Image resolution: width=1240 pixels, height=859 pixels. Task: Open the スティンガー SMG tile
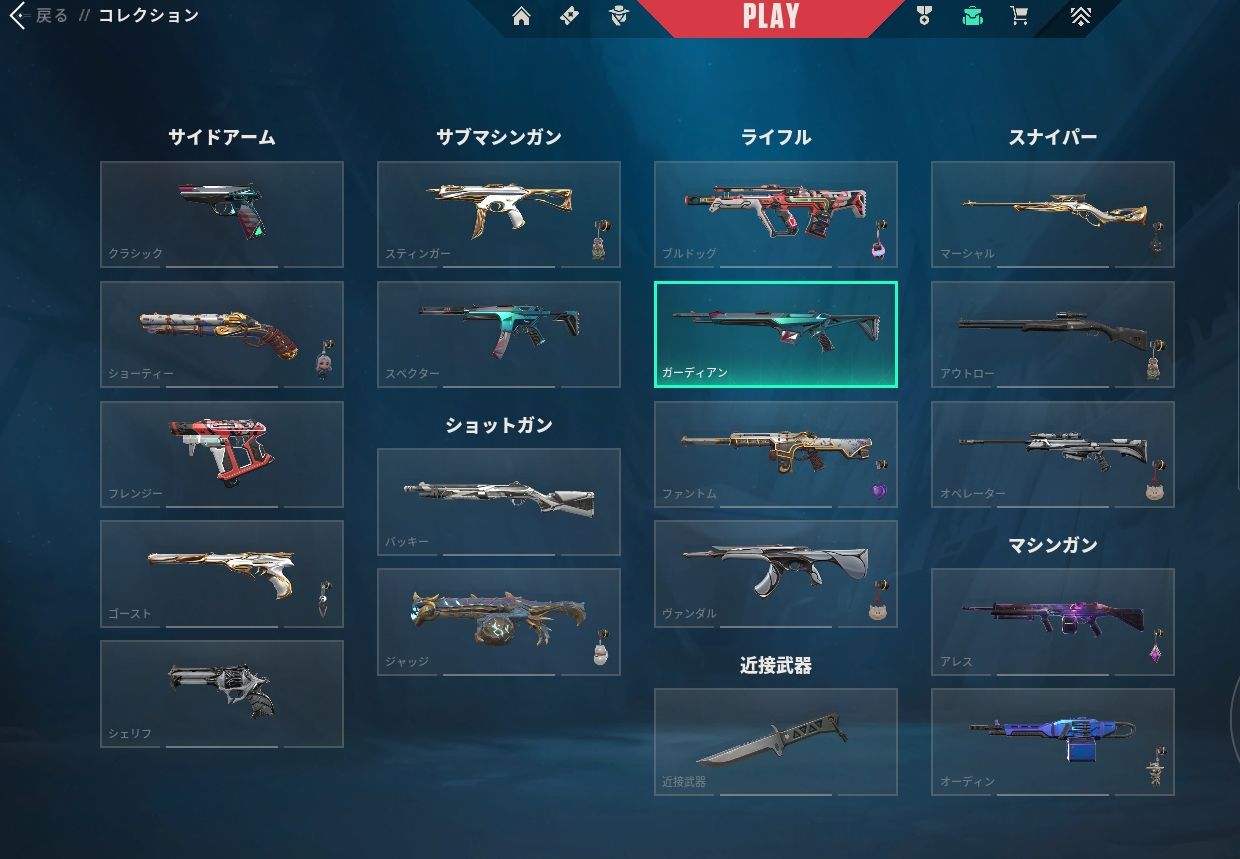[x=498, y=214]
